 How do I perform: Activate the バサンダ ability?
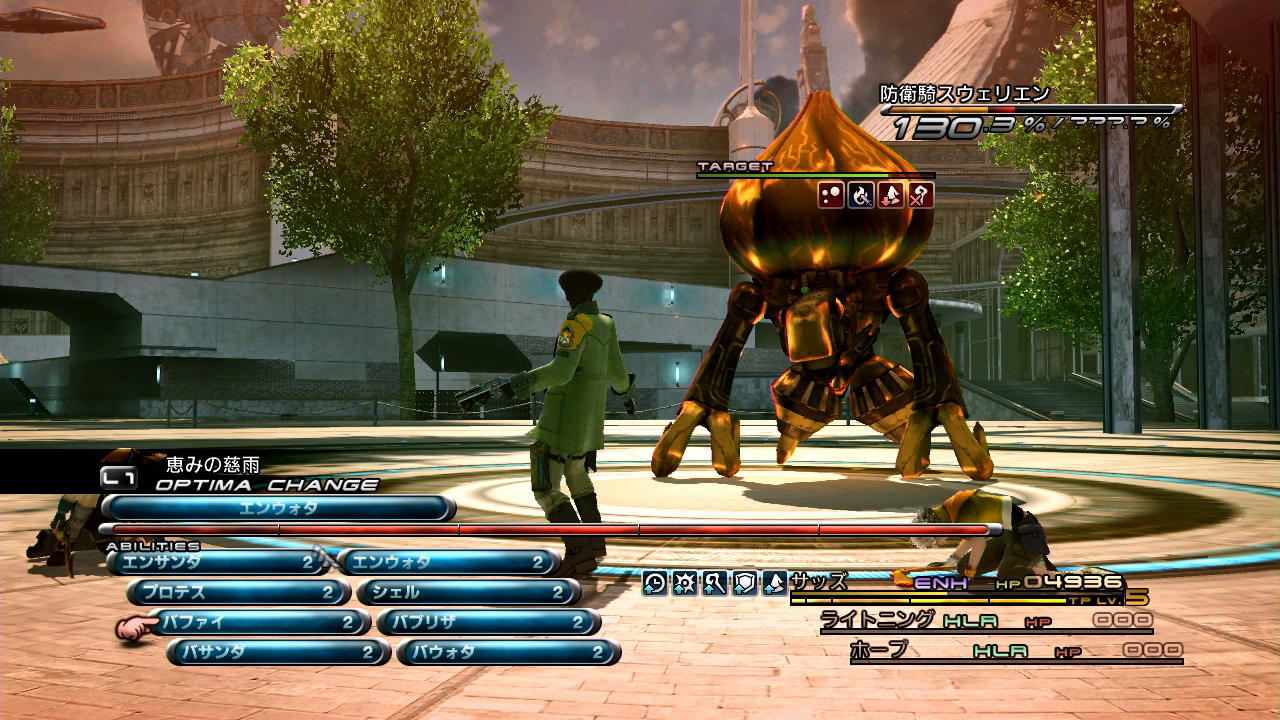[x=278, y=652]
